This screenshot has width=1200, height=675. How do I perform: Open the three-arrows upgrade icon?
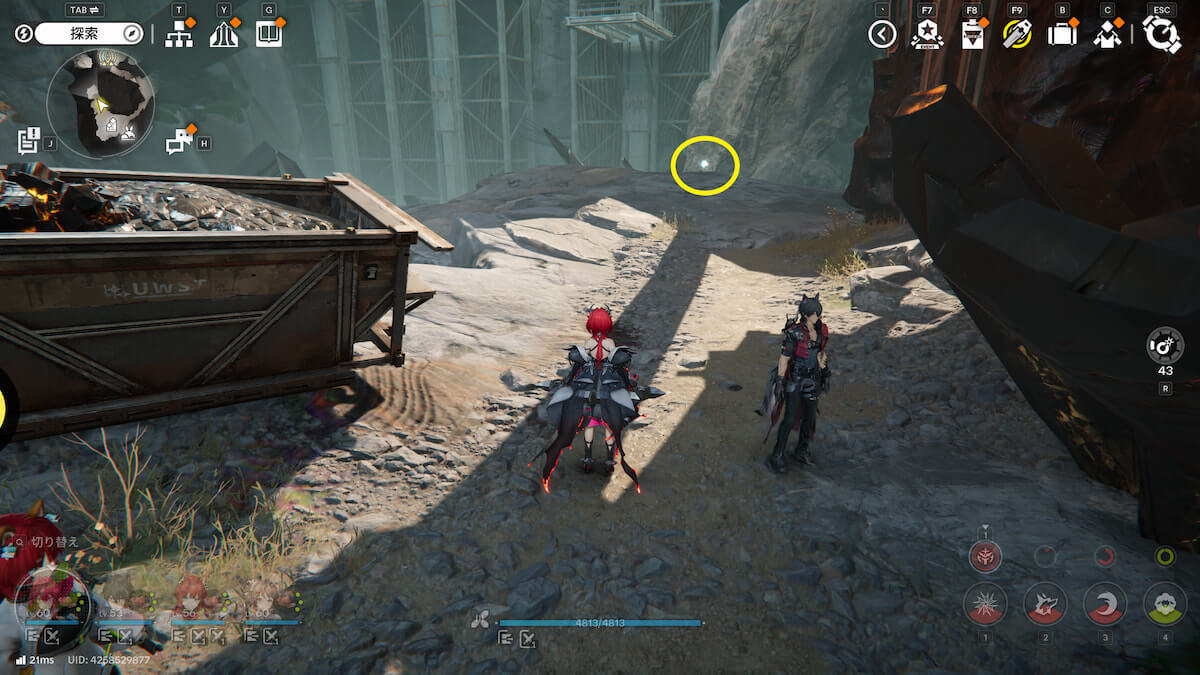pos(224,34)
